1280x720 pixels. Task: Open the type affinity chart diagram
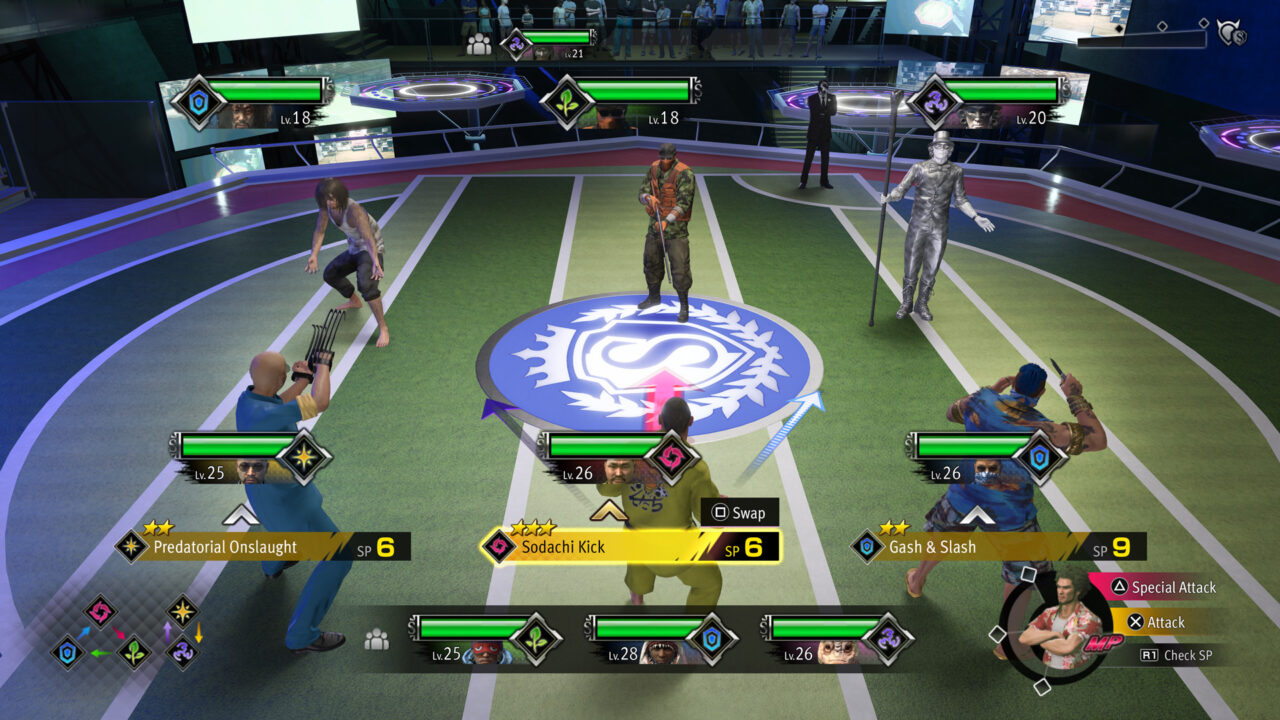pyautogui.click(x=127, y=633)
